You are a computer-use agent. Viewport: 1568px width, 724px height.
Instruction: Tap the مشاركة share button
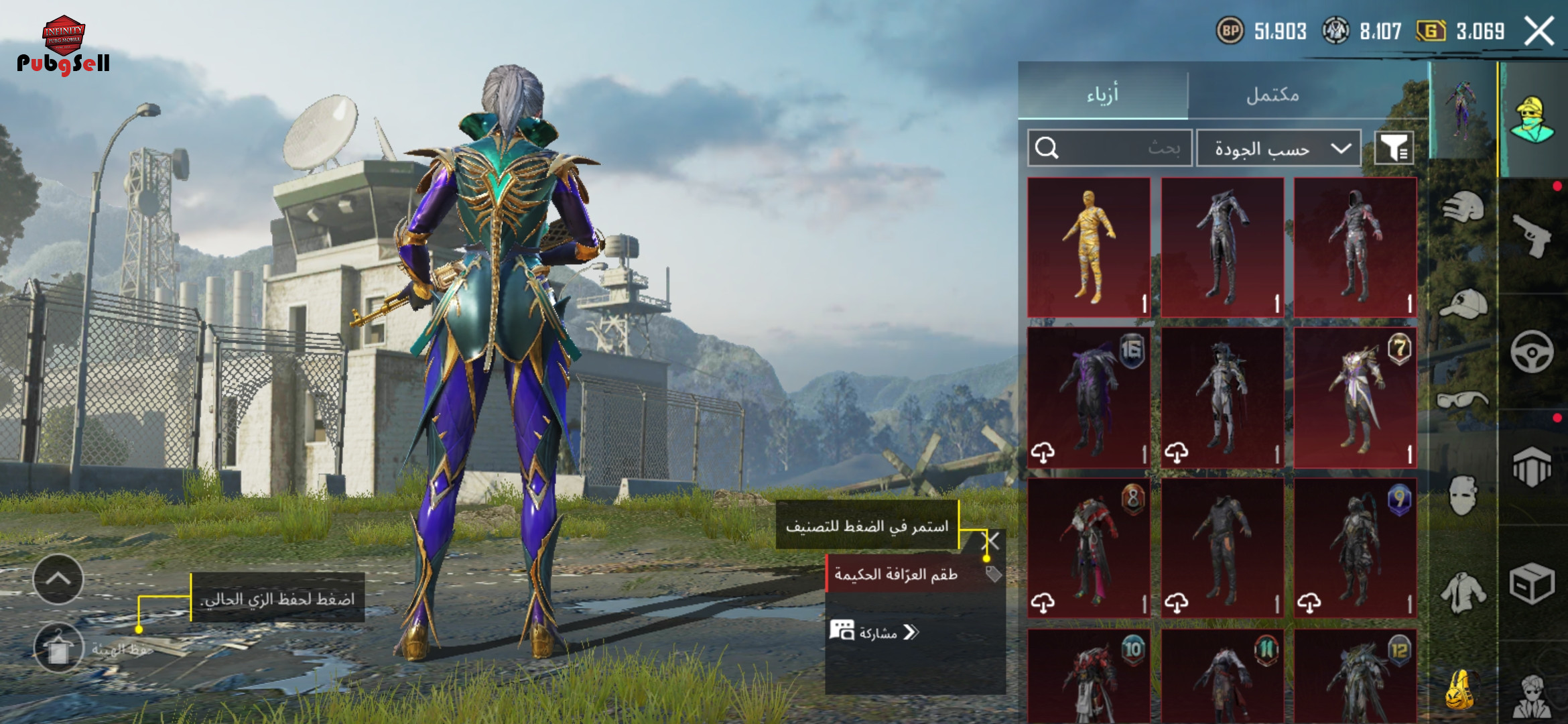pyautogui.click(x=874, y=632)
